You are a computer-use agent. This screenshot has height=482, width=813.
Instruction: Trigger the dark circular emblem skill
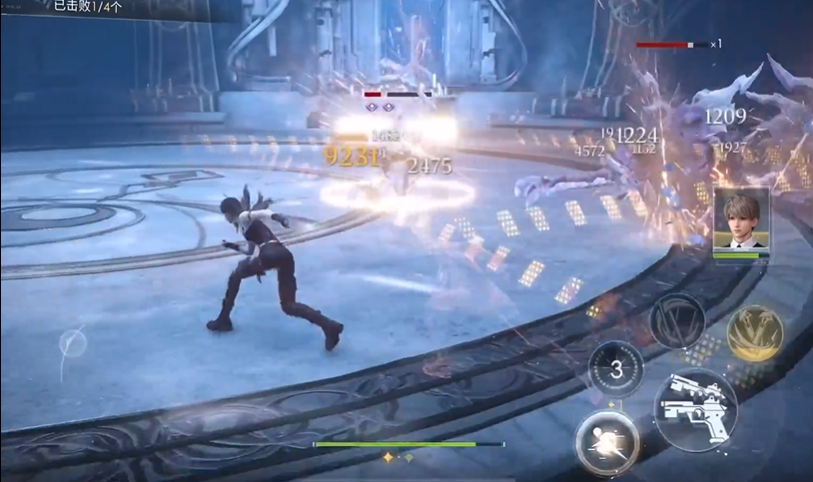[x=677, y=321]
